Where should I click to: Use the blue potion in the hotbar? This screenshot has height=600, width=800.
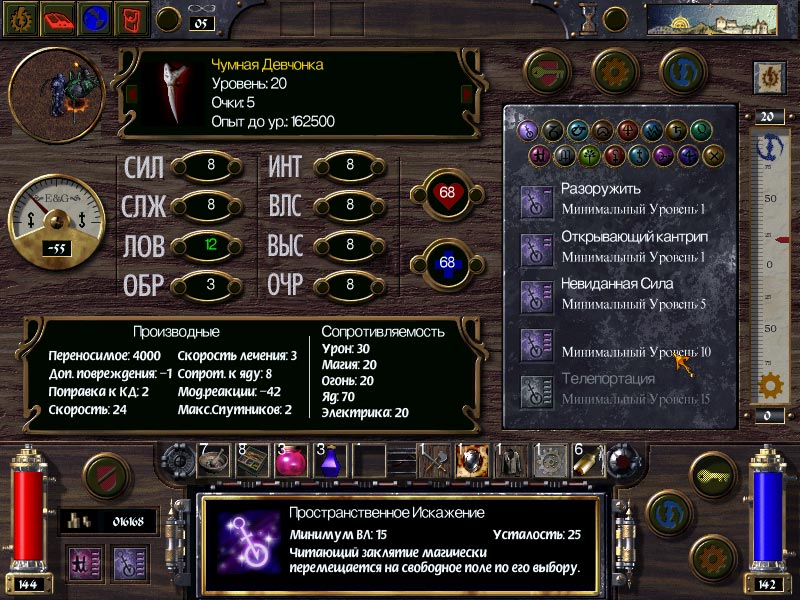point(332,460)
